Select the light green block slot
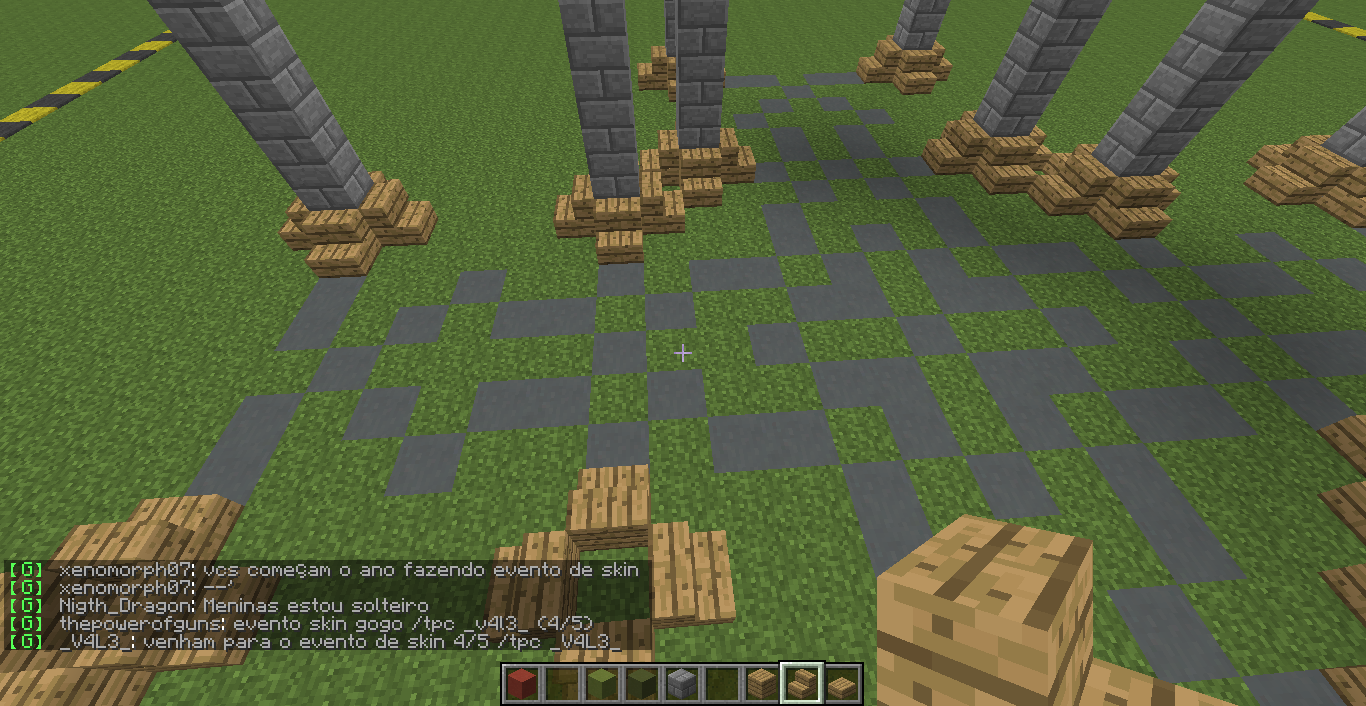Image resolution: width=1366 pixels, height=706 pixels. point(600,684)
